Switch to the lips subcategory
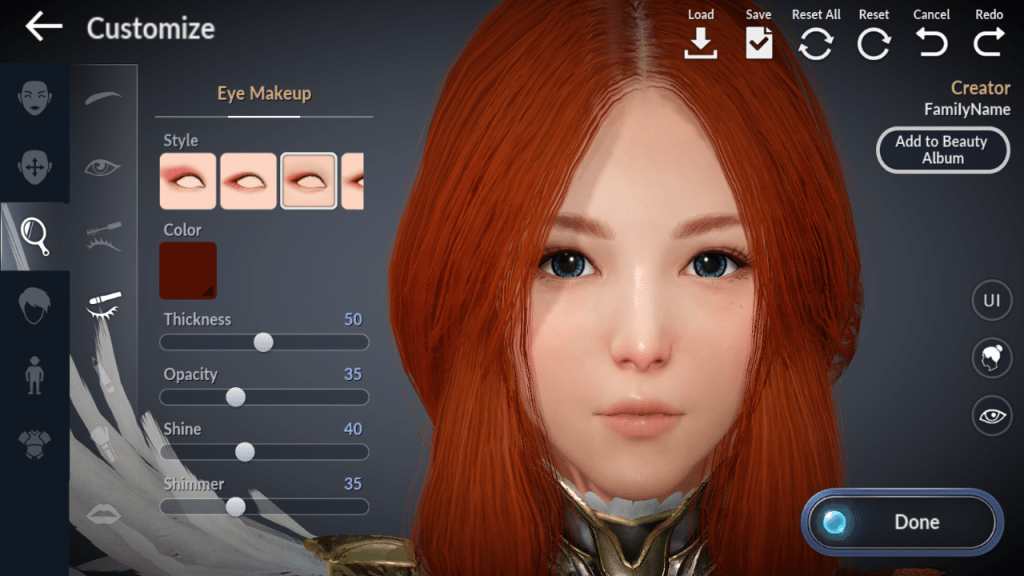Image resolution: width=1024 pixels, height=576 pixels. [x=103, y=514]
